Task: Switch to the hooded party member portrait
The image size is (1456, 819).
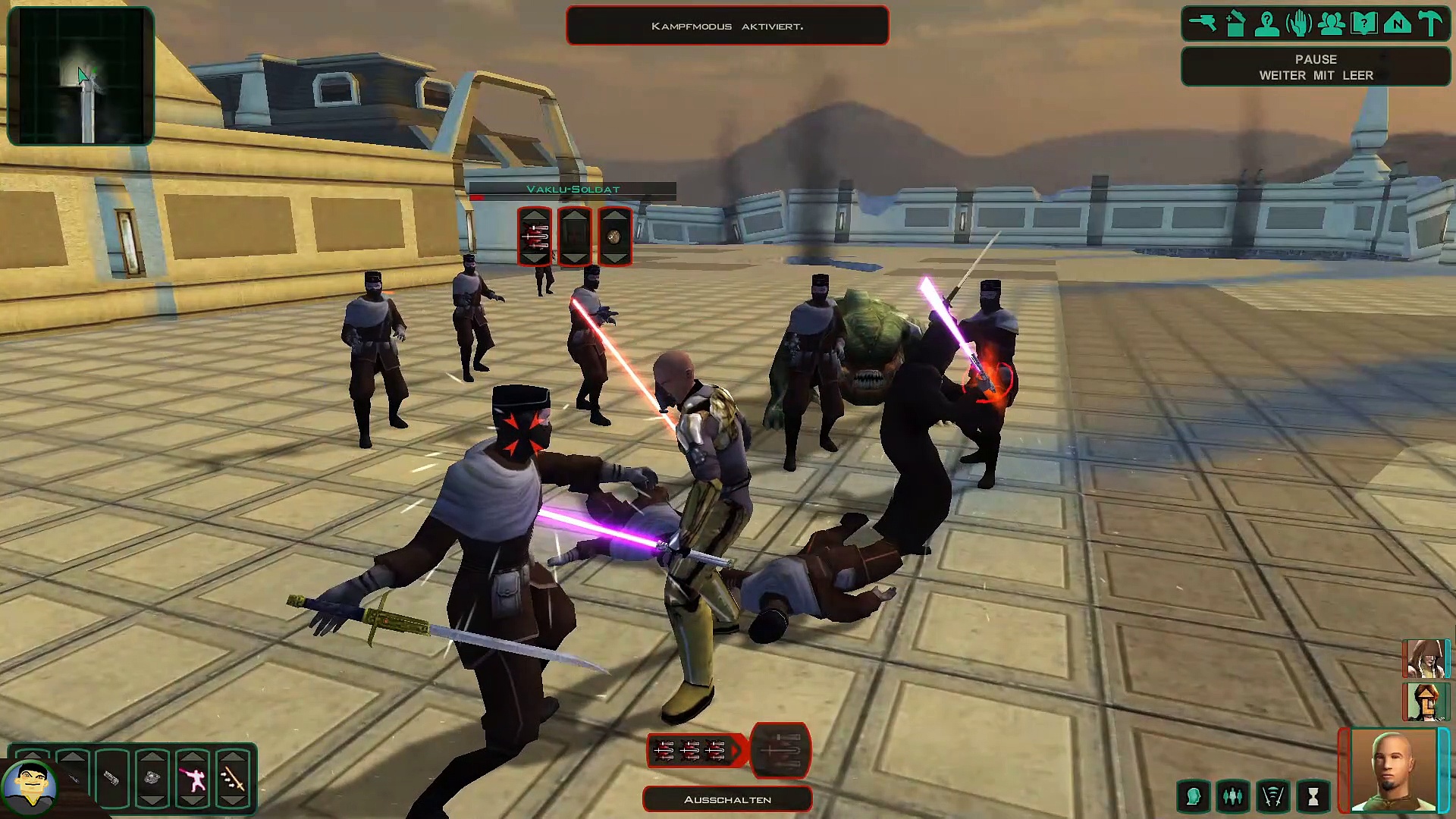Action: [1426, 658]
